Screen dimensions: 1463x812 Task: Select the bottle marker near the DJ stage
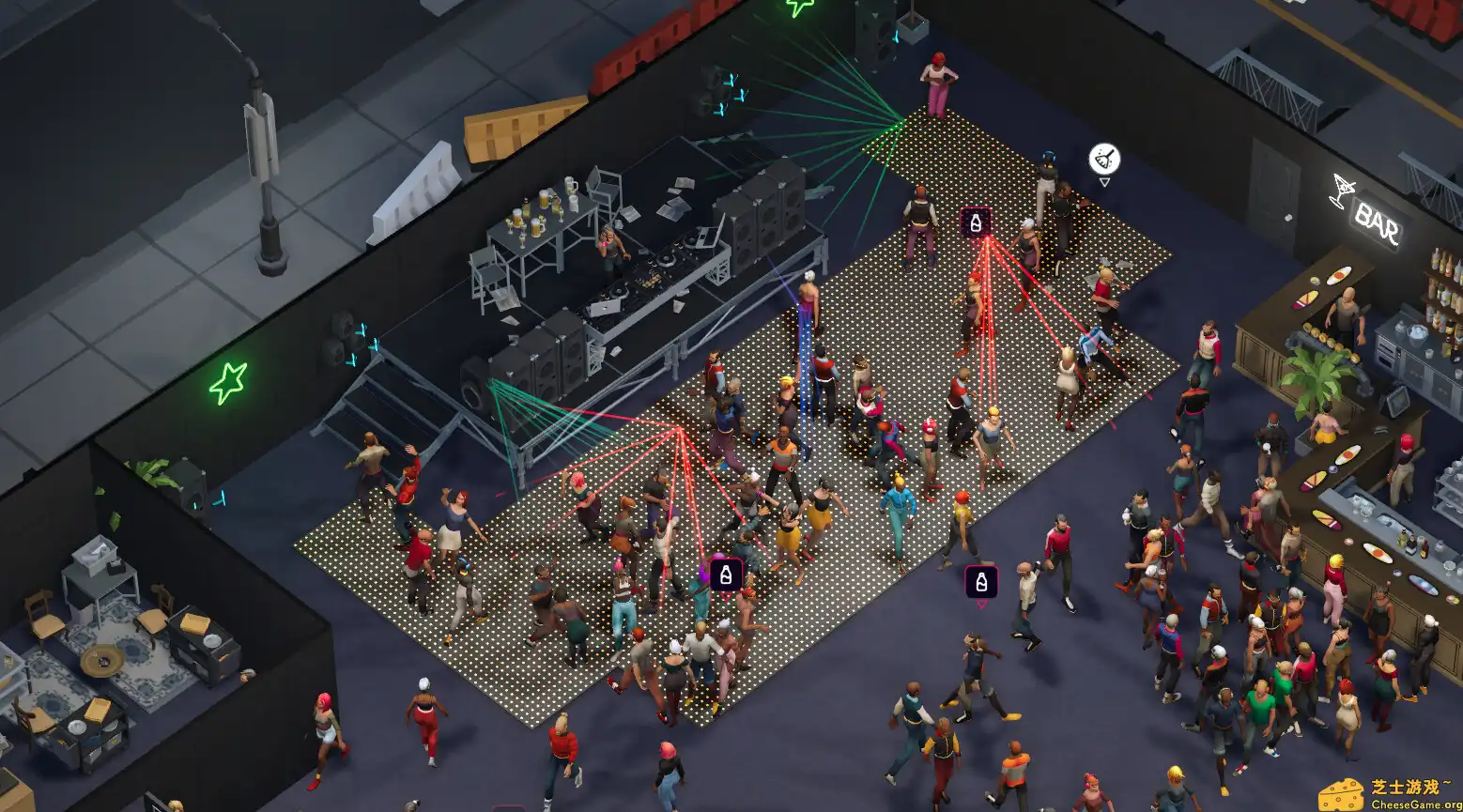click(x=976, y=224)
